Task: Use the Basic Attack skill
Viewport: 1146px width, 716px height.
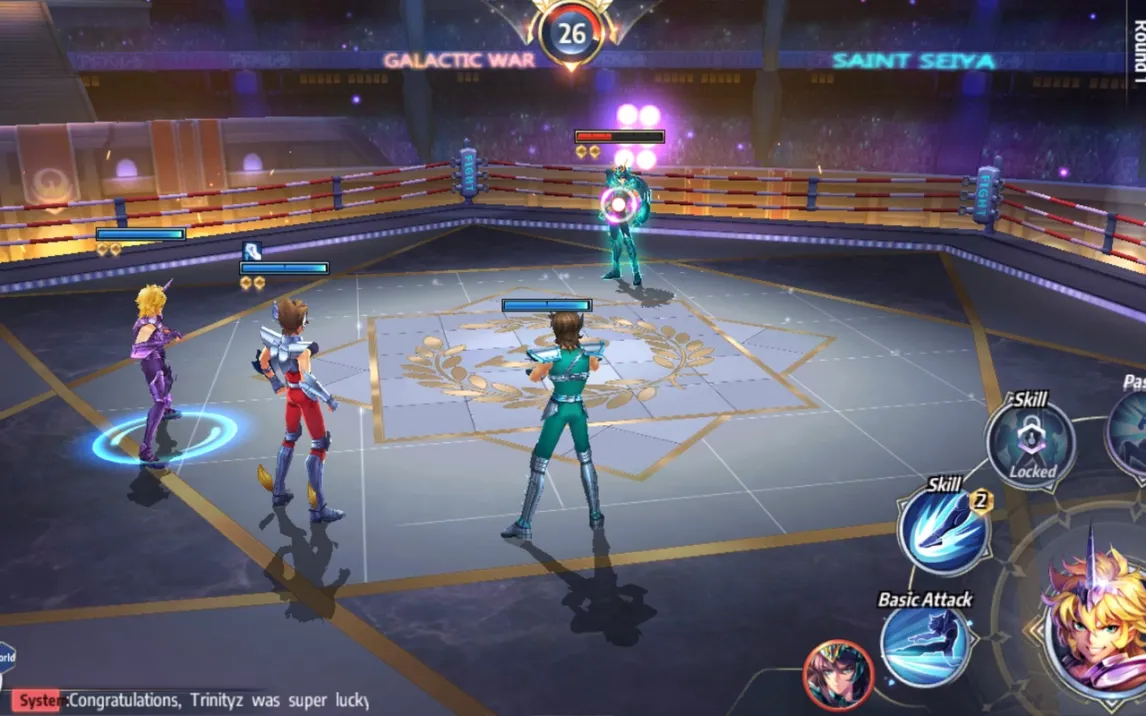Action: pyautogui.click(x=925, y=646)
